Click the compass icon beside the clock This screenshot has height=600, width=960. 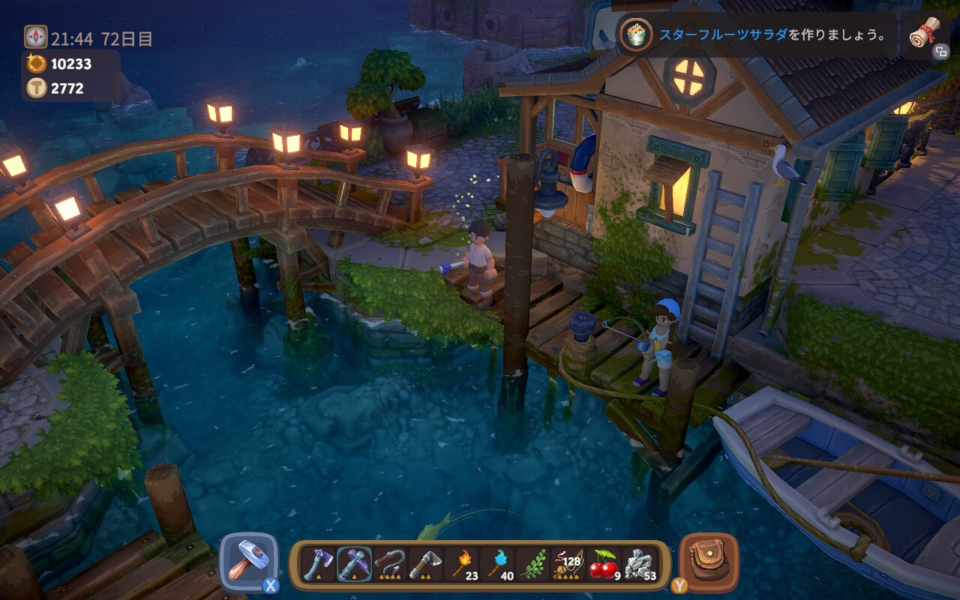tap(36, 37)
